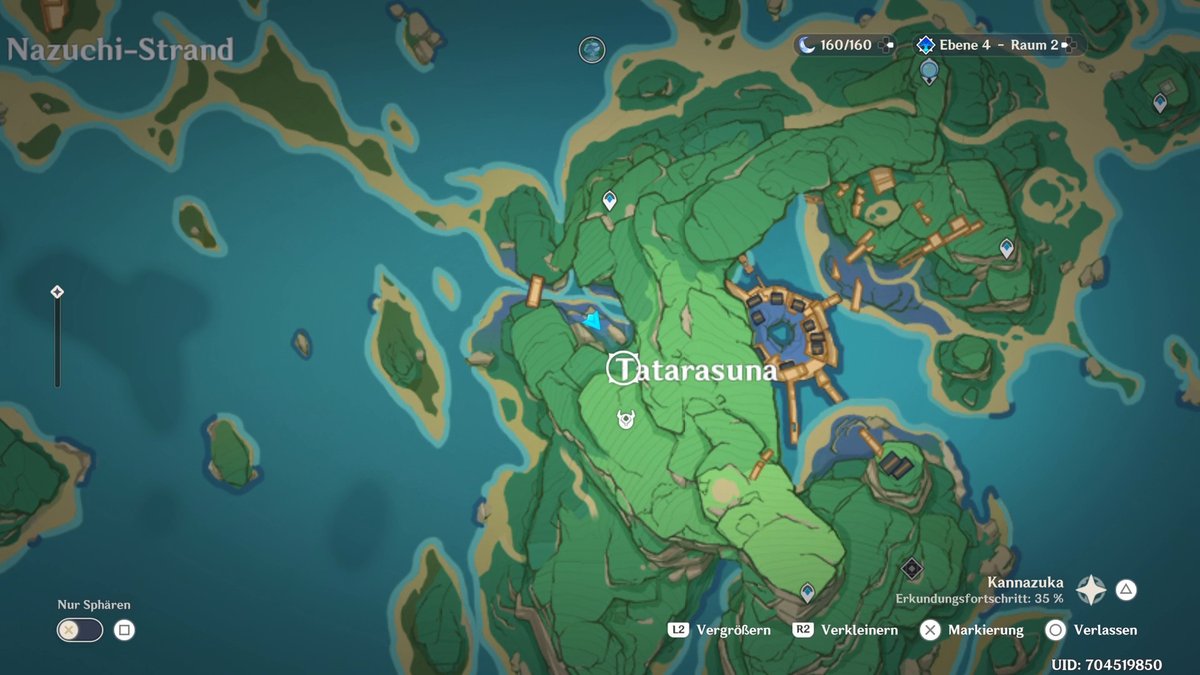Select the Tatarasuna location label

tap(692, 370)
